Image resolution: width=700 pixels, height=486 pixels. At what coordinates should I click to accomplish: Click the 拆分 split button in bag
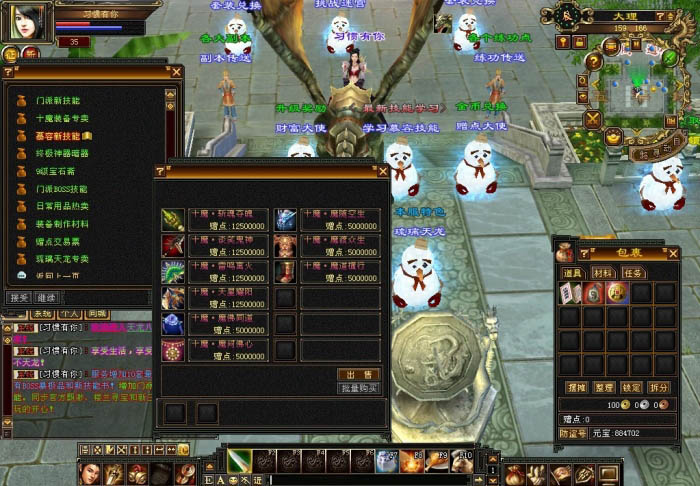(x=659, y=387)
